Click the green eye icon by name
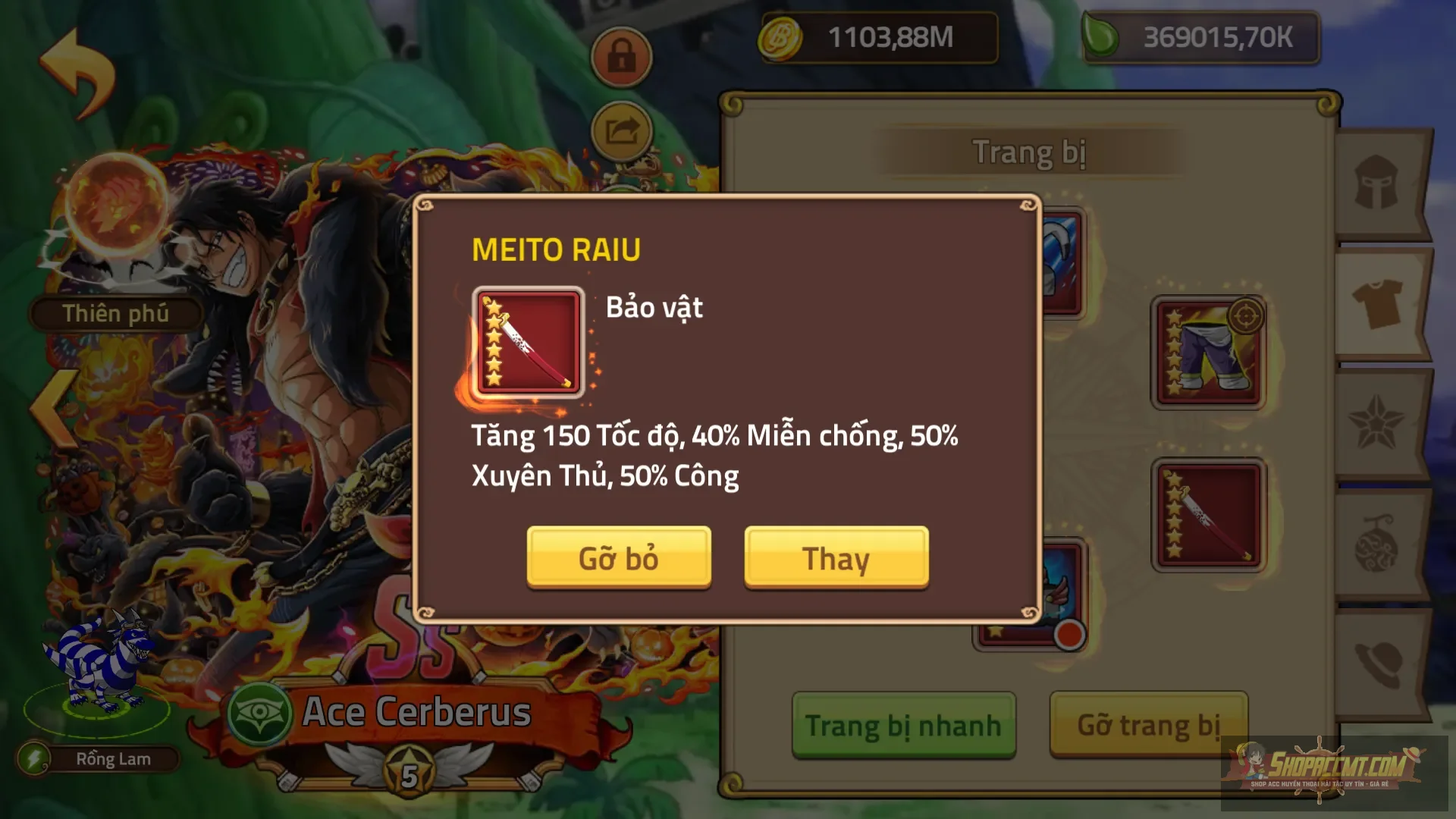The image size is (1456, 819). coord(260,714)
